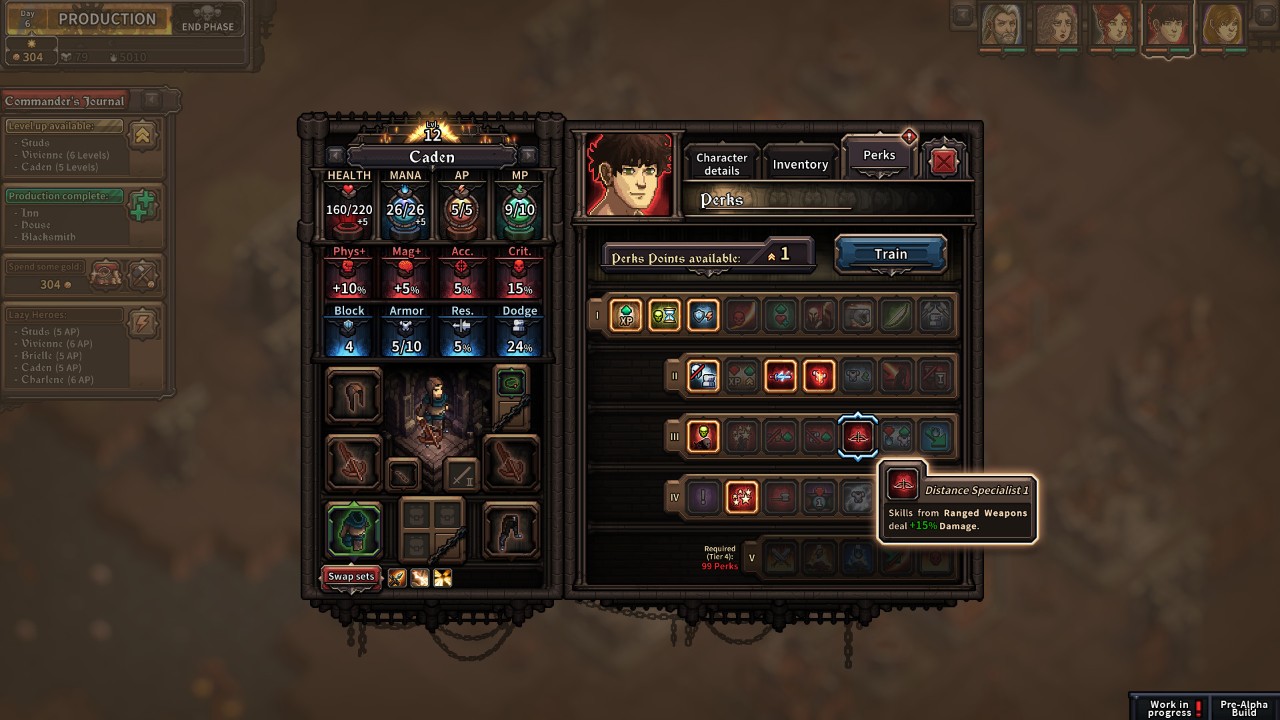Image resolution: width=1280 pixels, height=720 pixels.
Task: End the Production phase
Action: (207, 20)
